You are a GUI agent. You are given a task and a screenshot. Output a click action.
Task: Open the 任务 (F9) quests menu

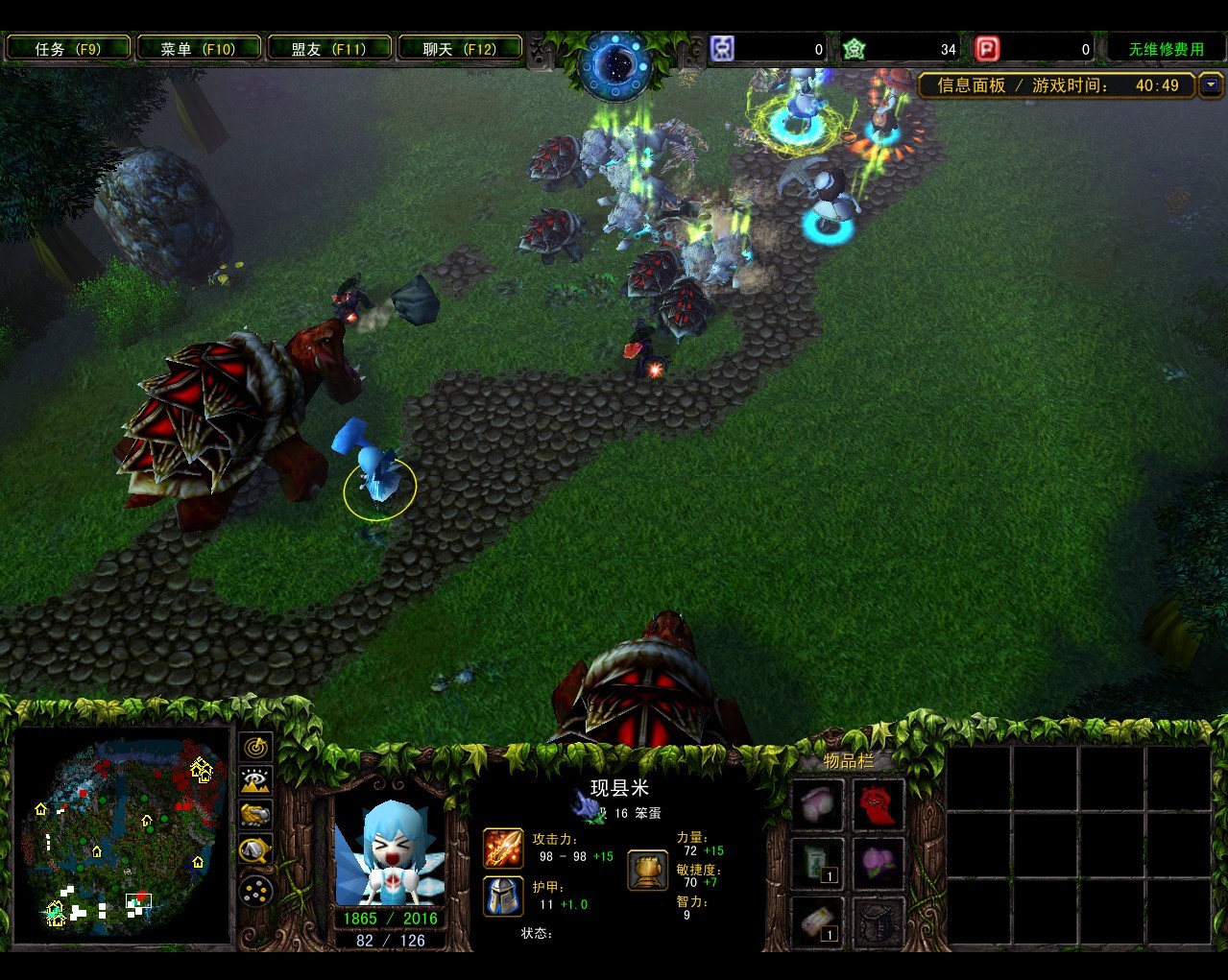67,48
